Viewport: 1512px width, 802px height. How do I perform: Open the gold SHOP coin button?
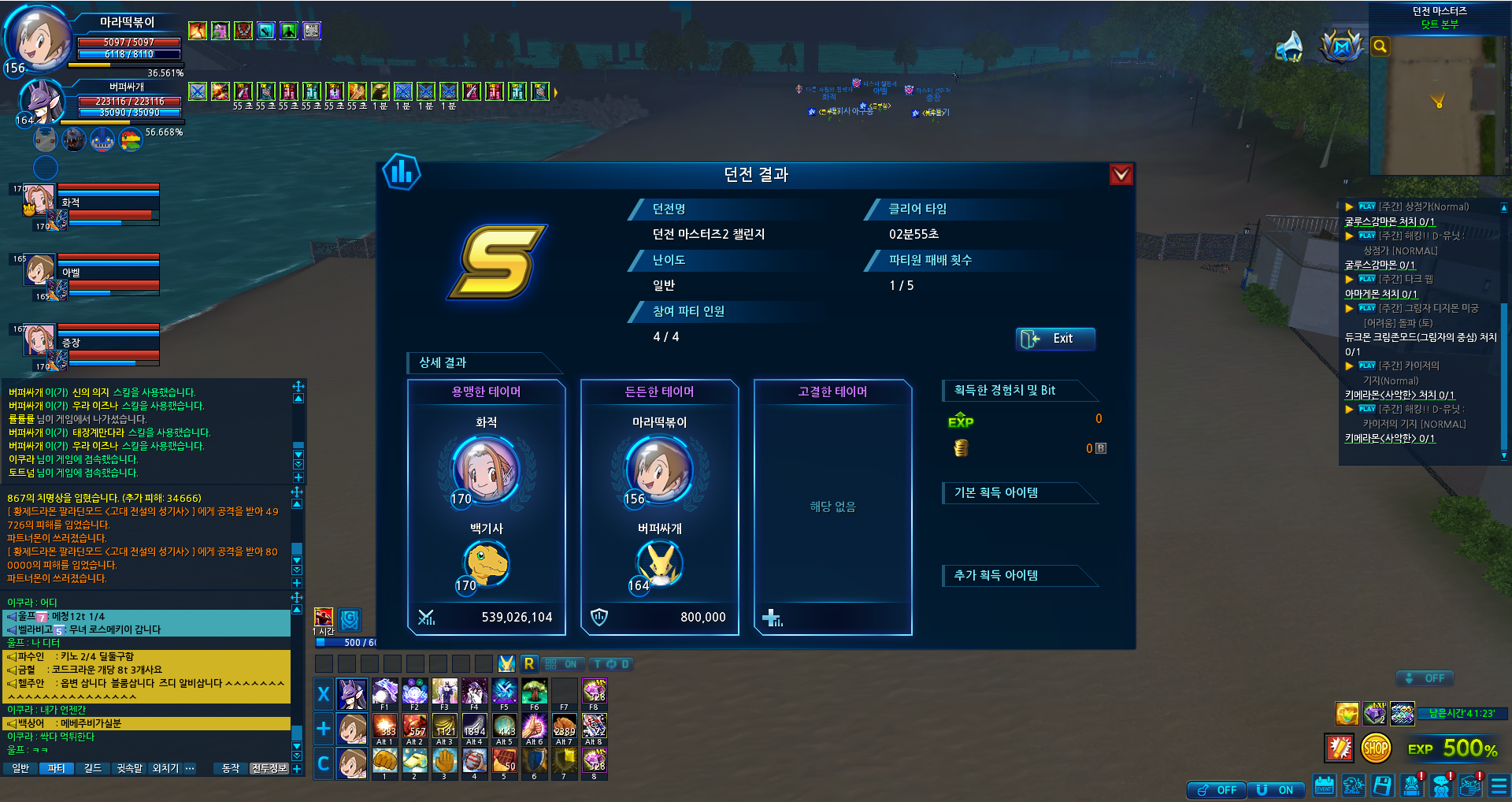tap(1376, 748)
